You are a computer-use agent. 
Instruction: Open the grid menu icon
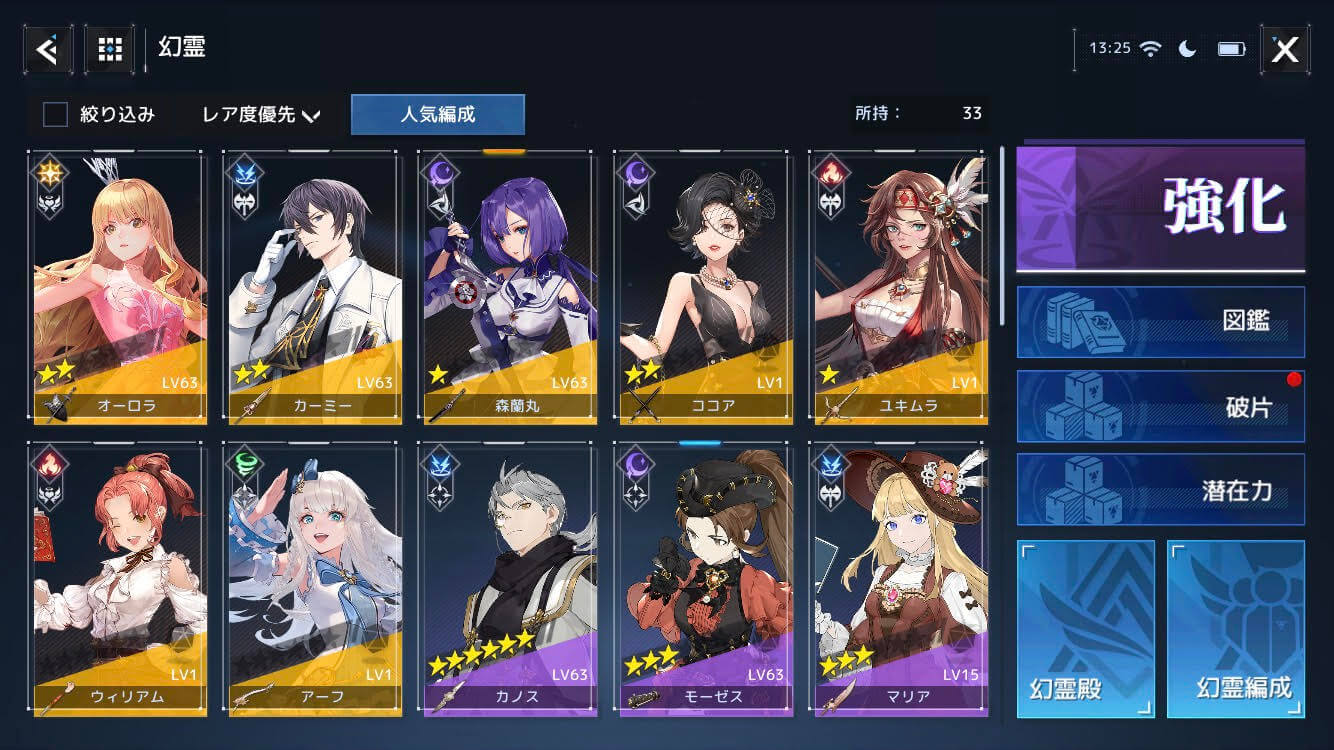[109, 48]
